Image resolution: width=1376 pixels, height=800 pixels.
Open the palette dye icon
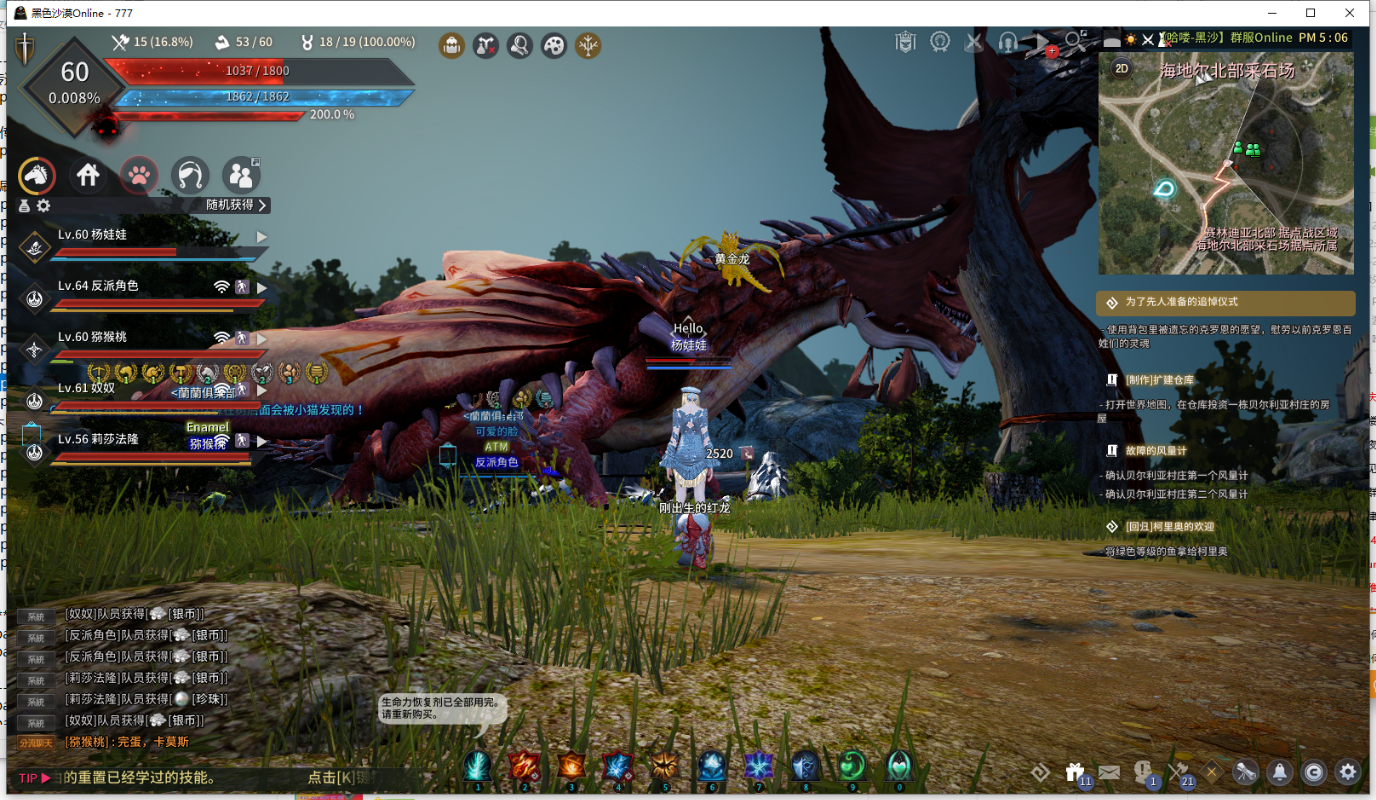[554, 45]
